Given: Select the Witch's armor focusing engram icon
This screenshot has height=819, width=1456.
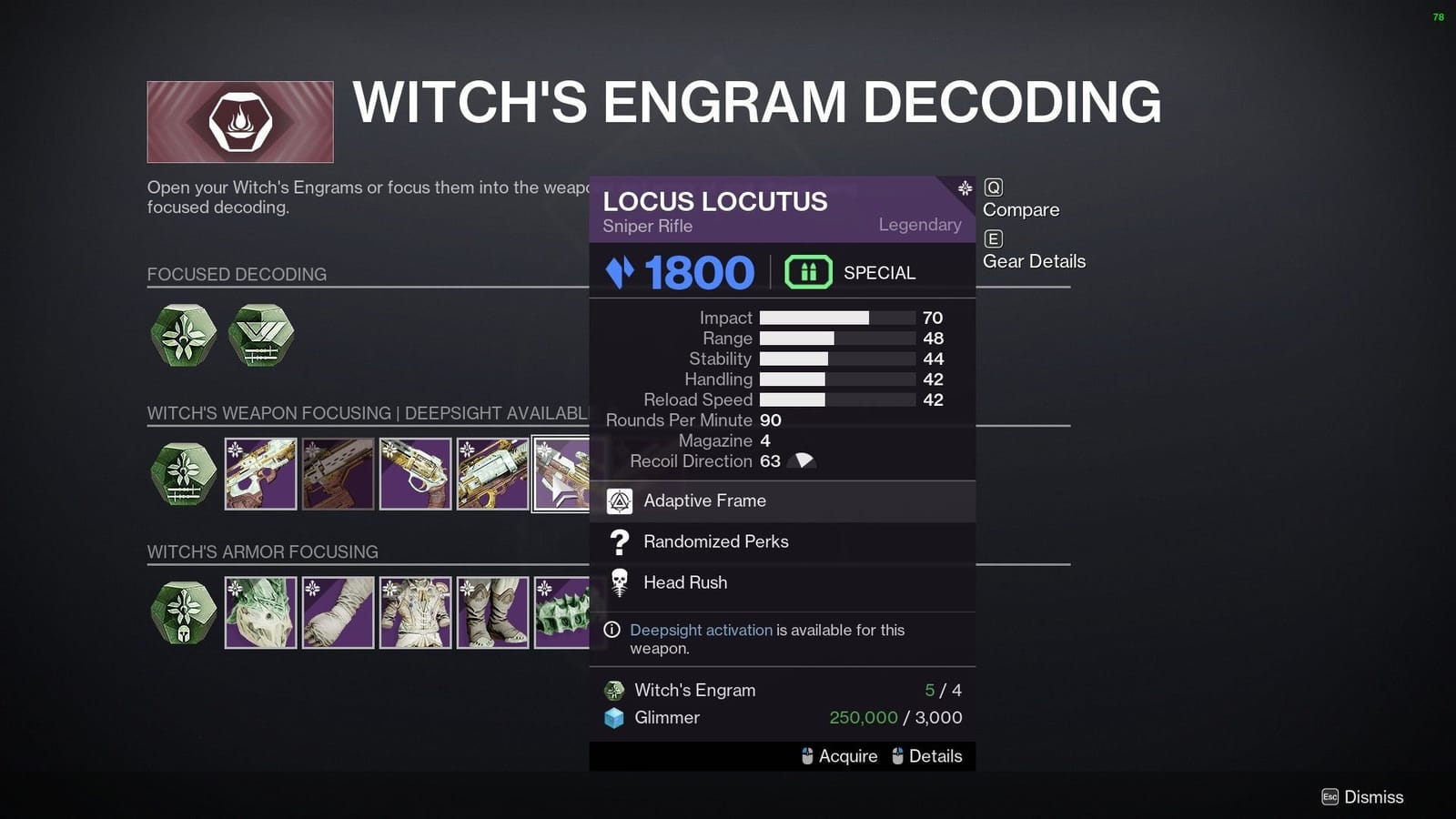Looking at the screenshot, I should click(x=182, y=612).
